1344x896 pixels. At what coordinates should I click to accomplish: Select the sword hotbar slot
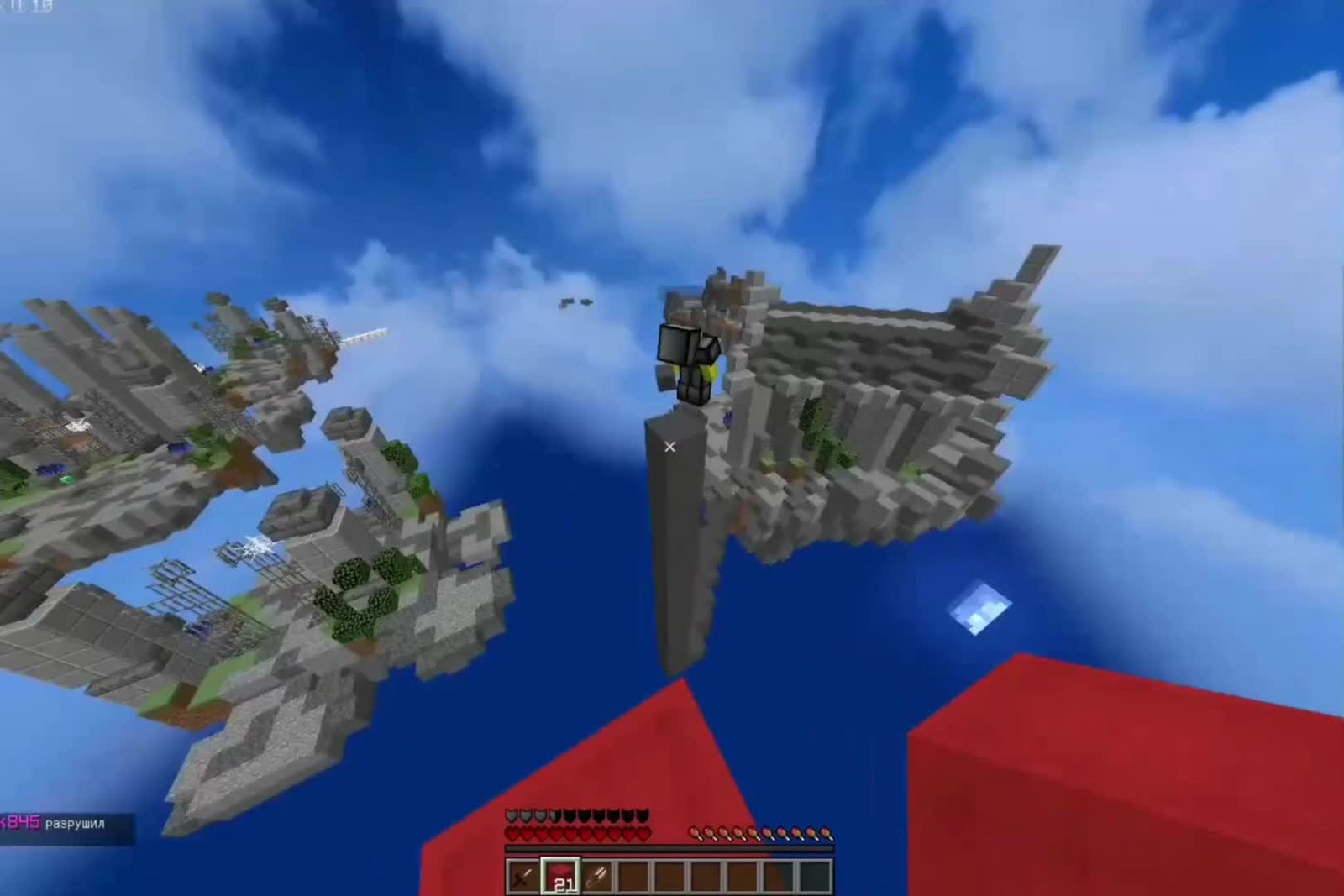pos(523,878)
